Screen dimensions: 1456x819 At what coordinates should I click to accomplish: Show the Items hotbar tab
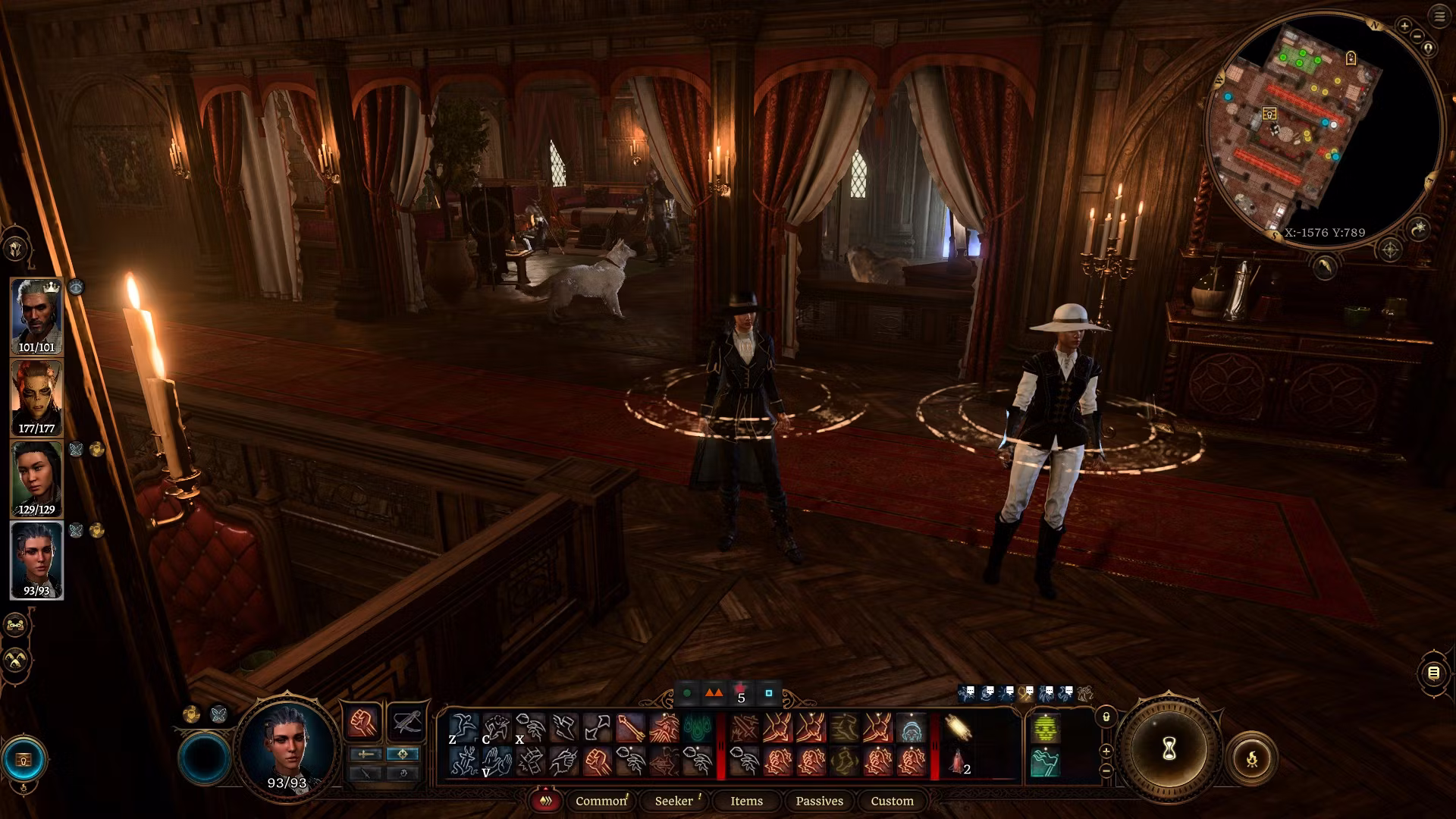click(746, 801)
